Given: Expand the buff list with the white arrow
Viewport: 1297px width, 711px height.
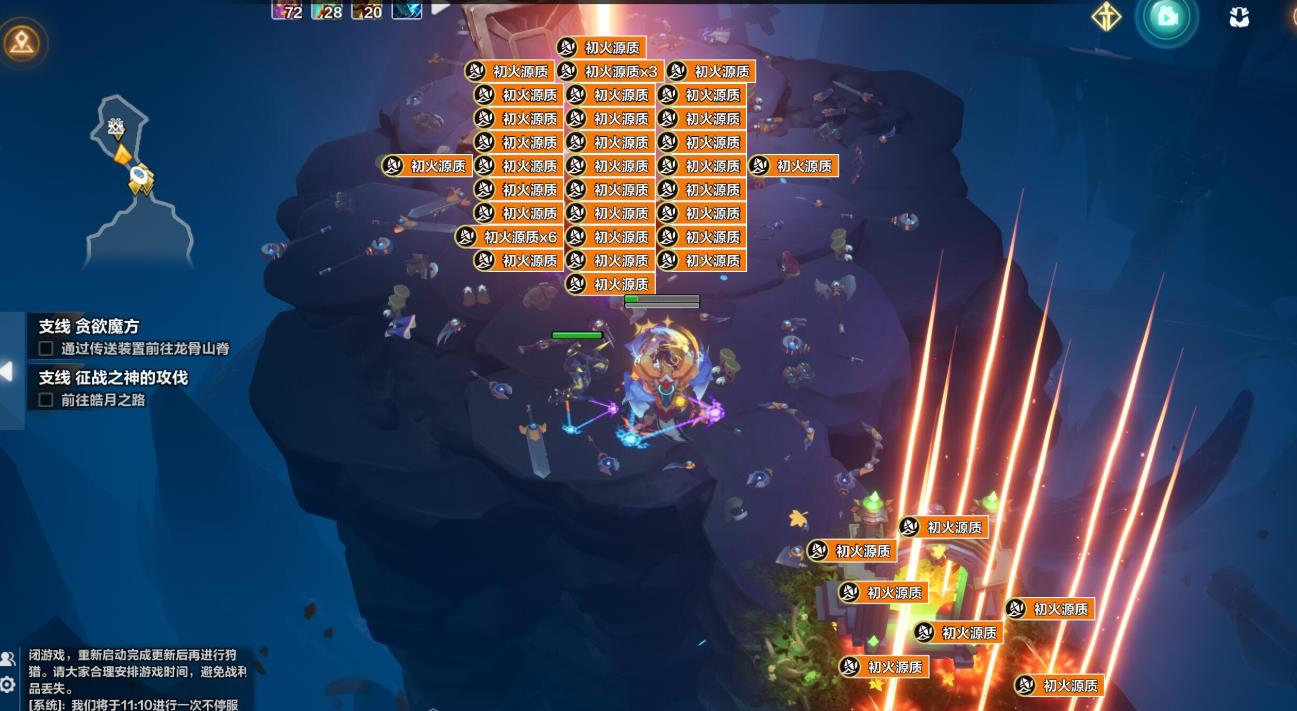Looking at the screenshot, I should 440,9.
